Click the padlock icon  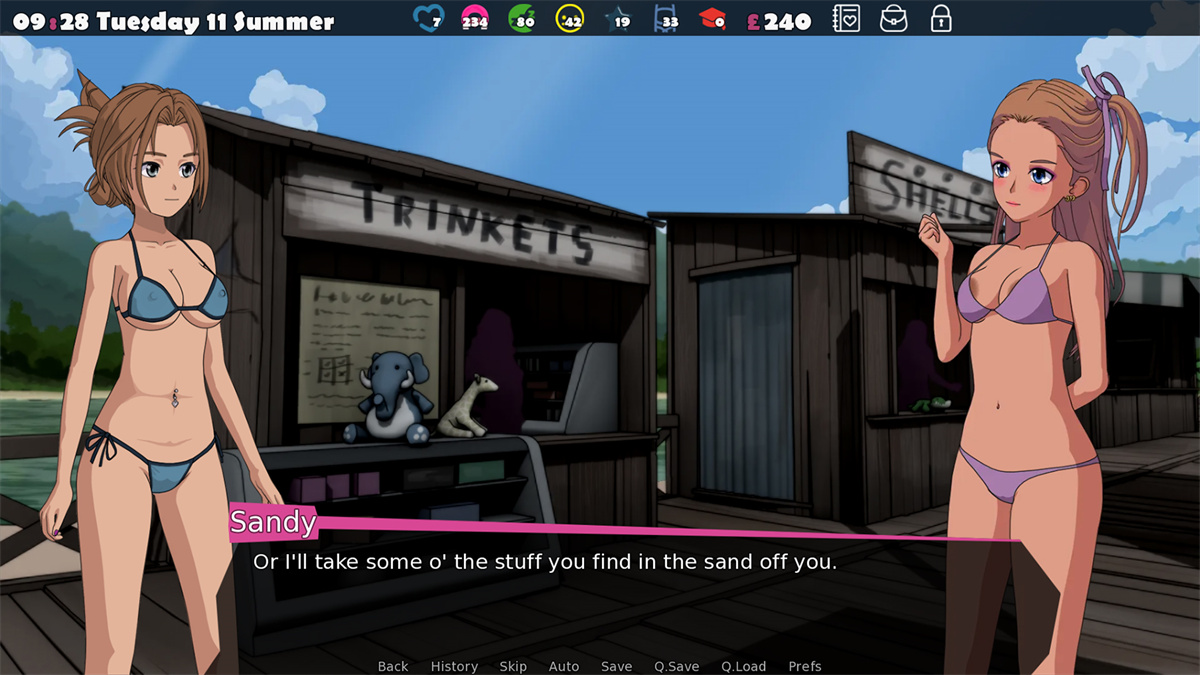(940, 18)
